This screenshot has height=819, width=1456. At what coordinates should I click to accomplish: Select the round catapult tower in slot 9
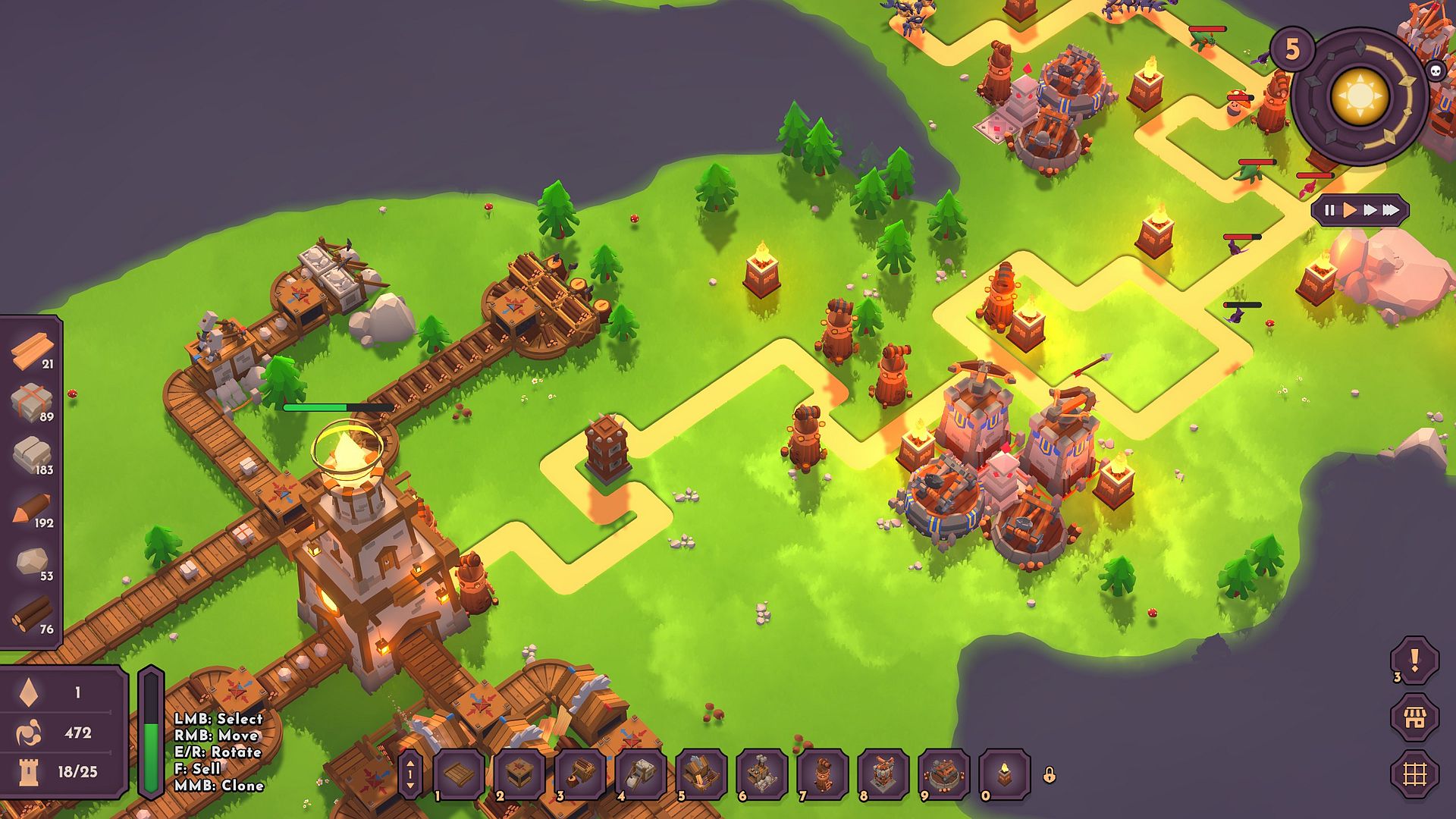pos(944,774)
